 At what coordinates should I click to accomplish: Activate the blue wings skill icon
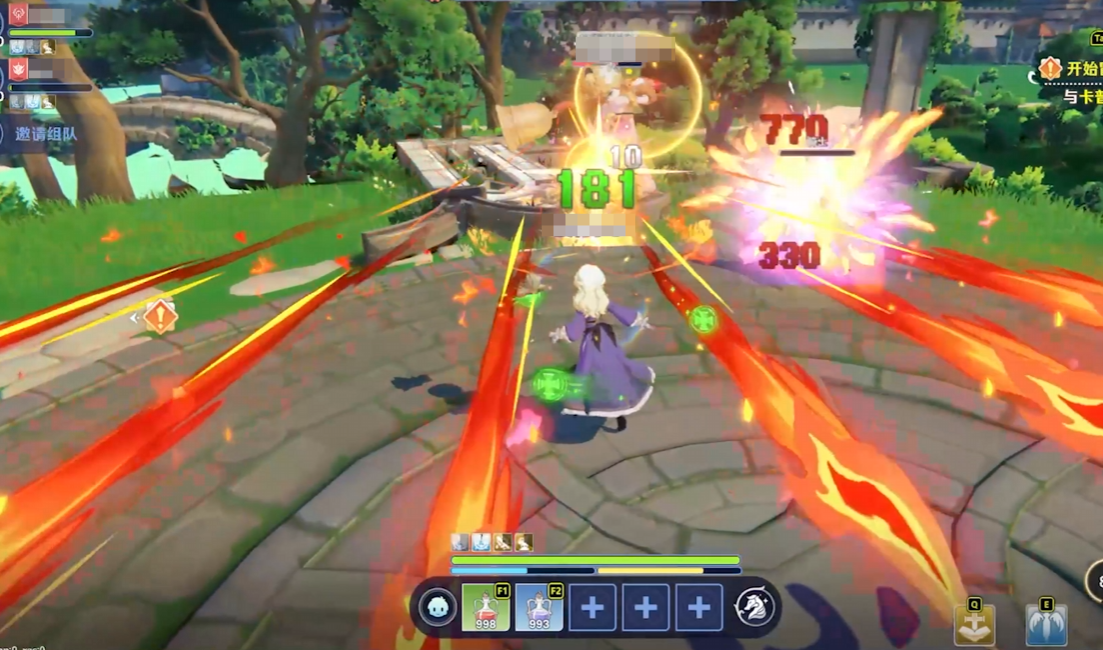1046,626
